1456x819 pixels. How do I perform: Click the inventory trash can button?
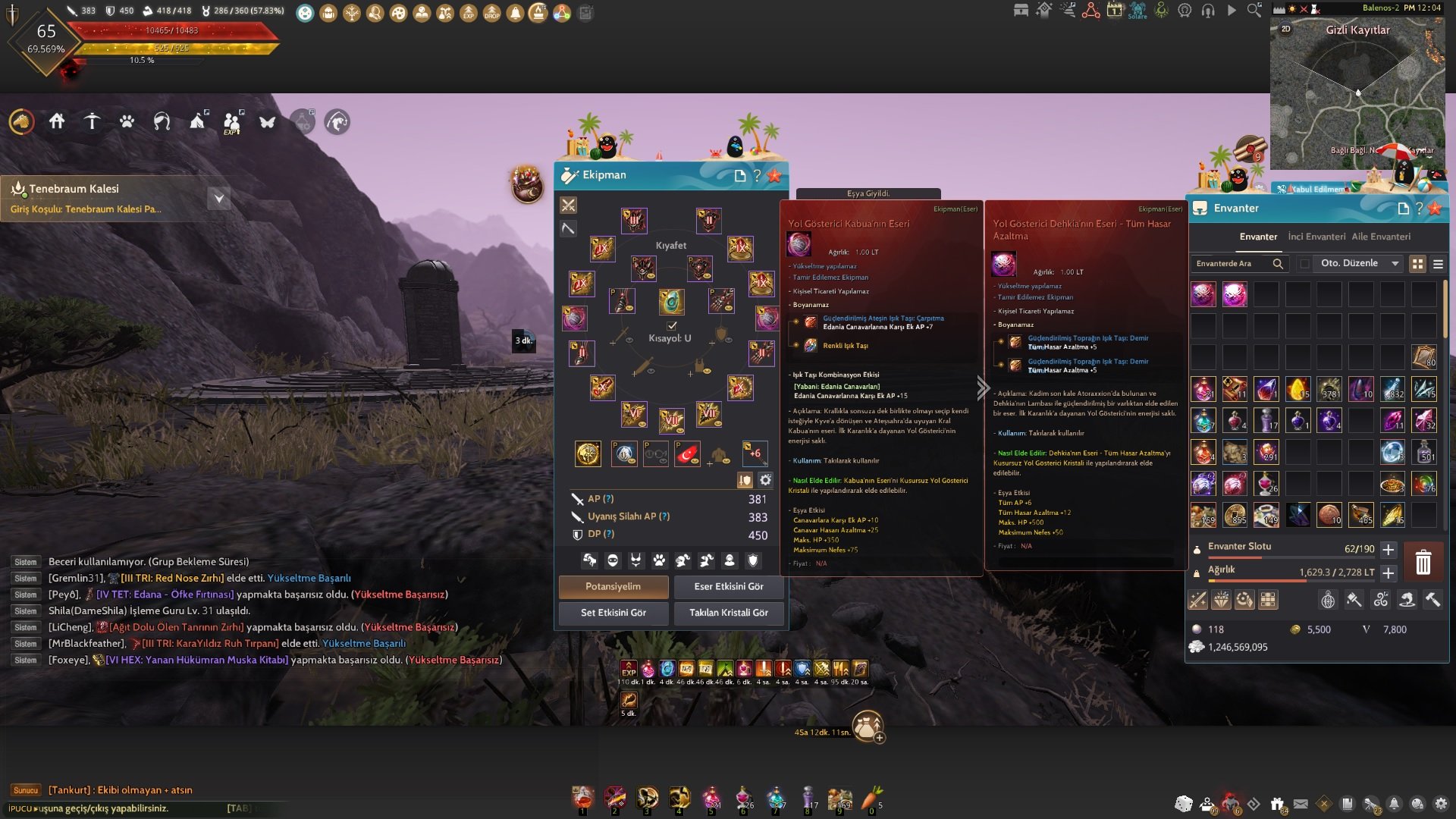1423,563
